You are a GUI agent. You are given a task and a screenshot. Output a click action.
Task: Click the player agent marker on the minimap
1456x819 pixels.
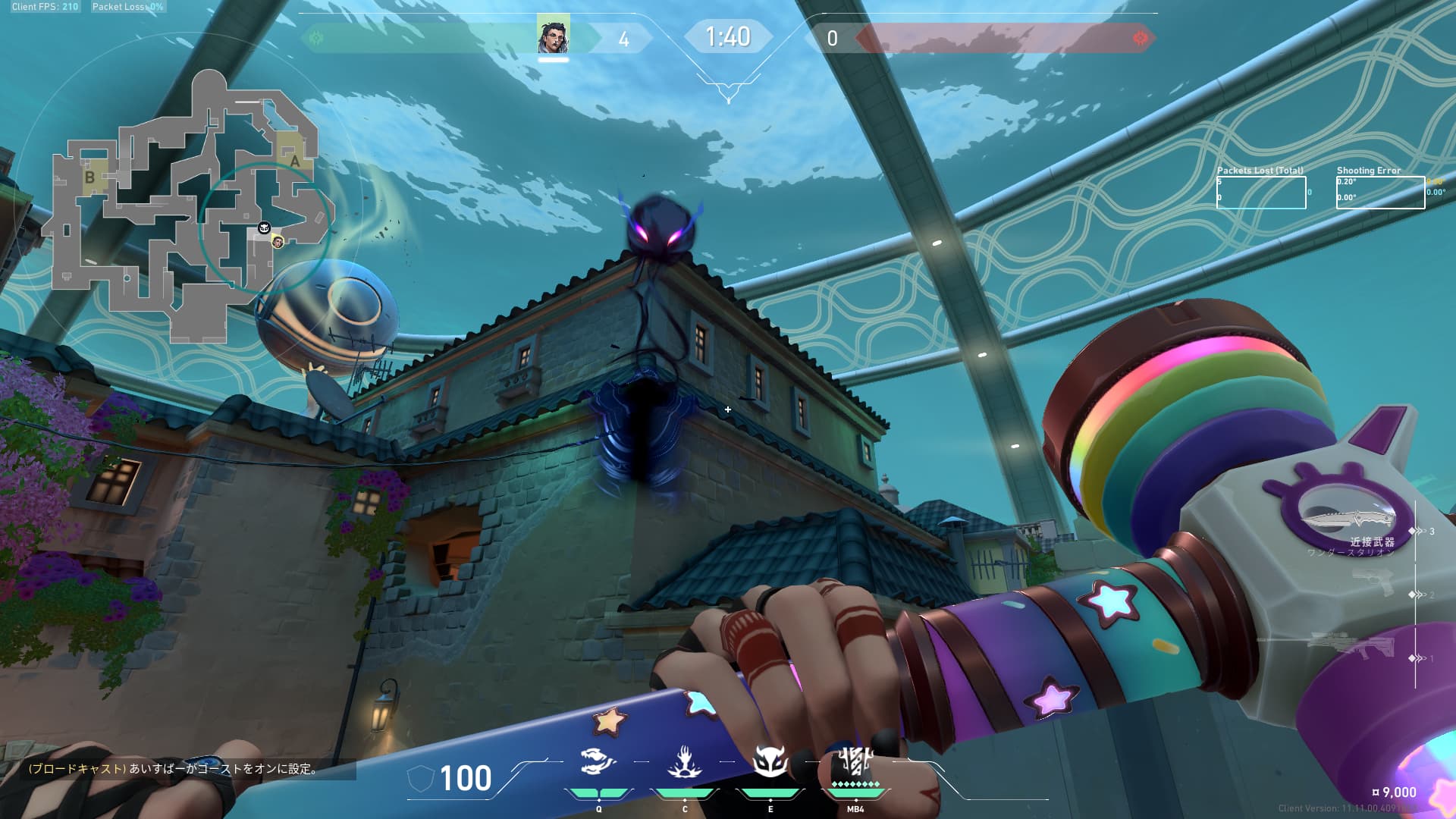pyautogui.click(x=278, y=242)
